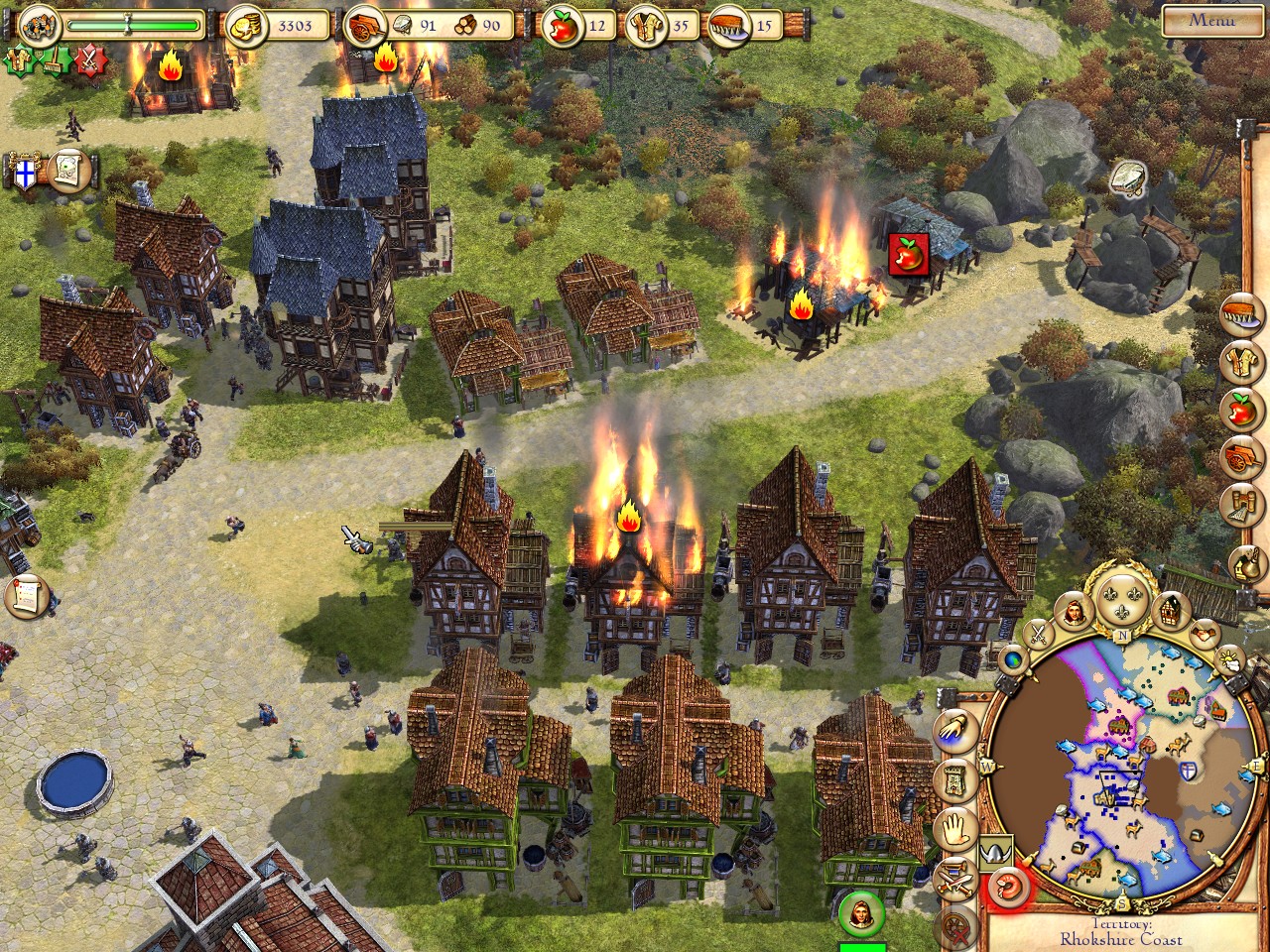Select the clothing shirt build category

(1241, 363)
